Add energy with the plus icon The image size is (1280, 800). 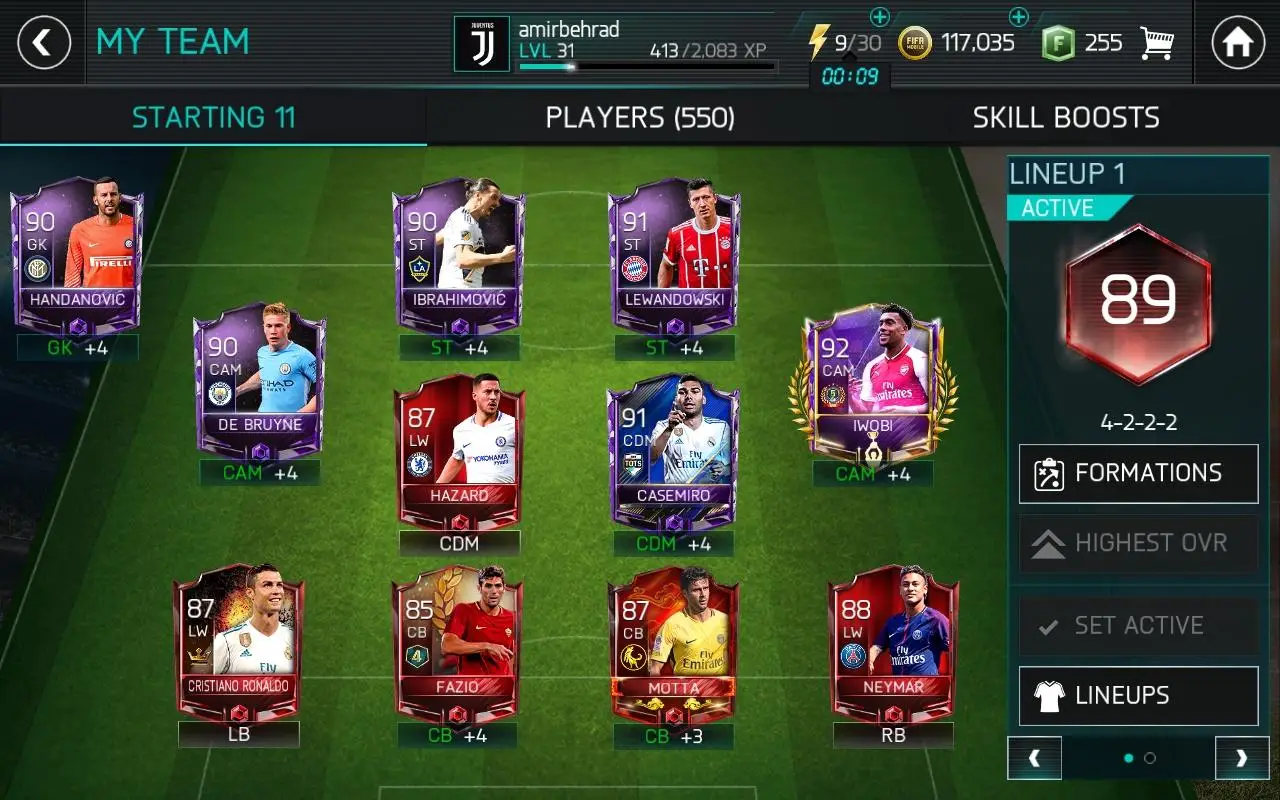(x=882, y=17)
